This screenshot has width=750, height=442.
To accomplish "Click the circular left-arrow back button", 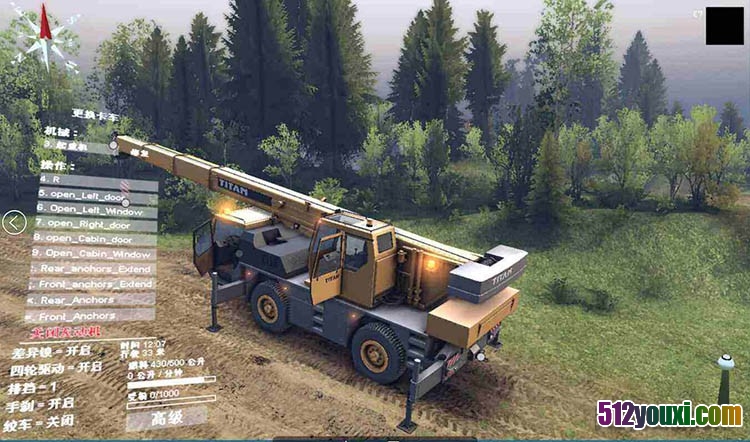I will pyautogui.click(x=14, y=222).
